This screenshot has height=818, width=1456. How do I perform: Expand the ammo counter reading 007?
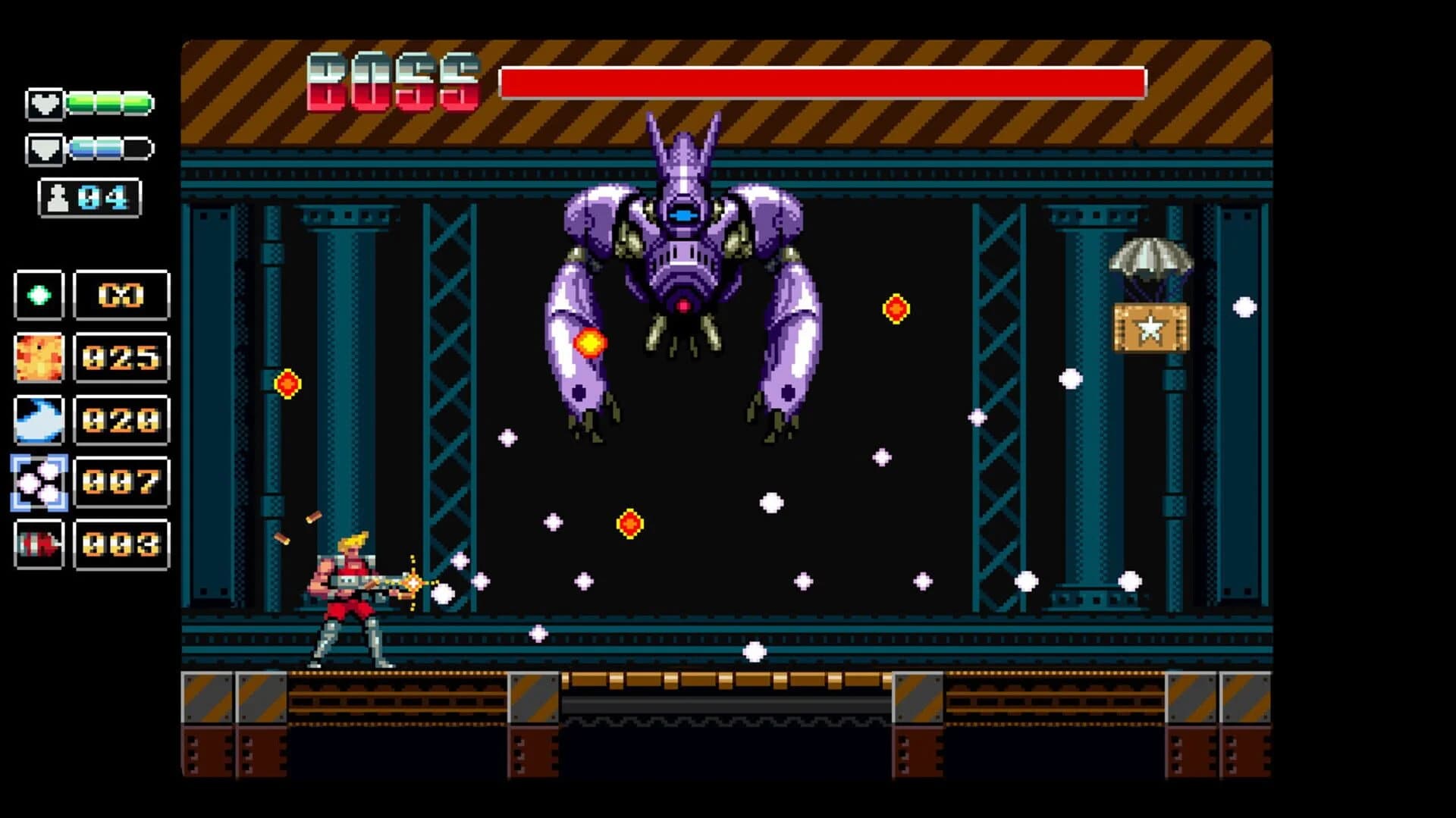[120, 481]
